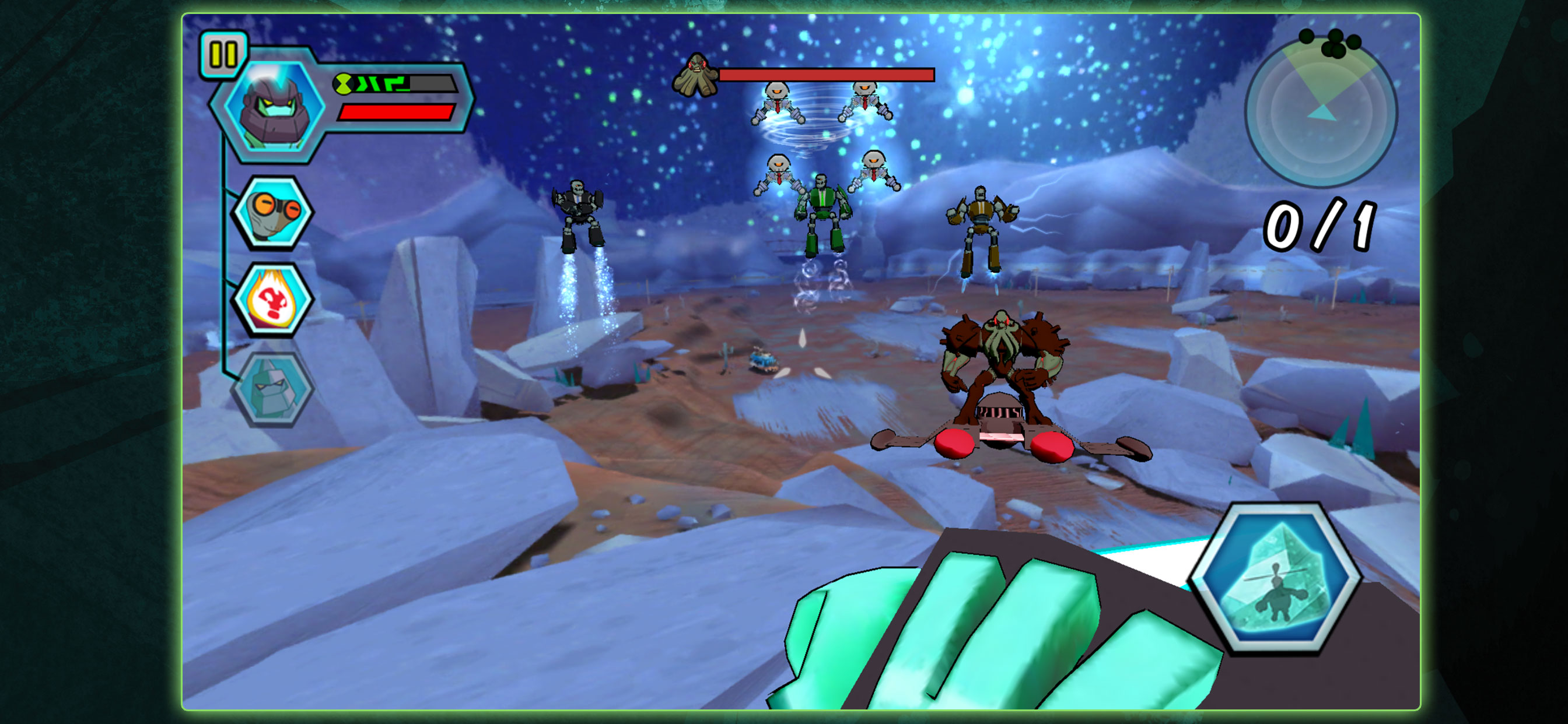Screen dimensions: 1568x724
Task: Pause the game with the pause button
Action: pyautogui.click(x=223, y=55)
